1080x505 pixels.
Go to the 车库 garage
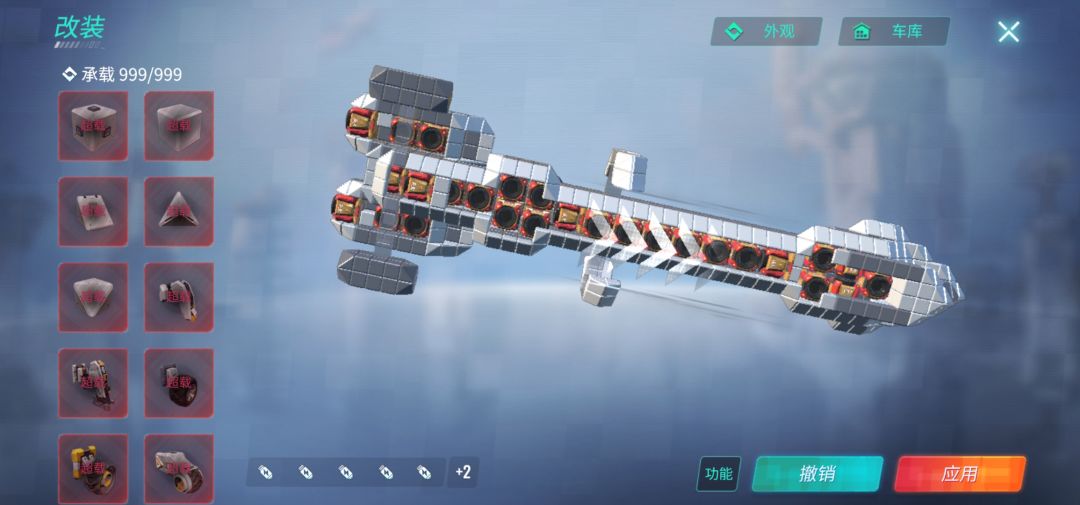[x=894, y=32]
